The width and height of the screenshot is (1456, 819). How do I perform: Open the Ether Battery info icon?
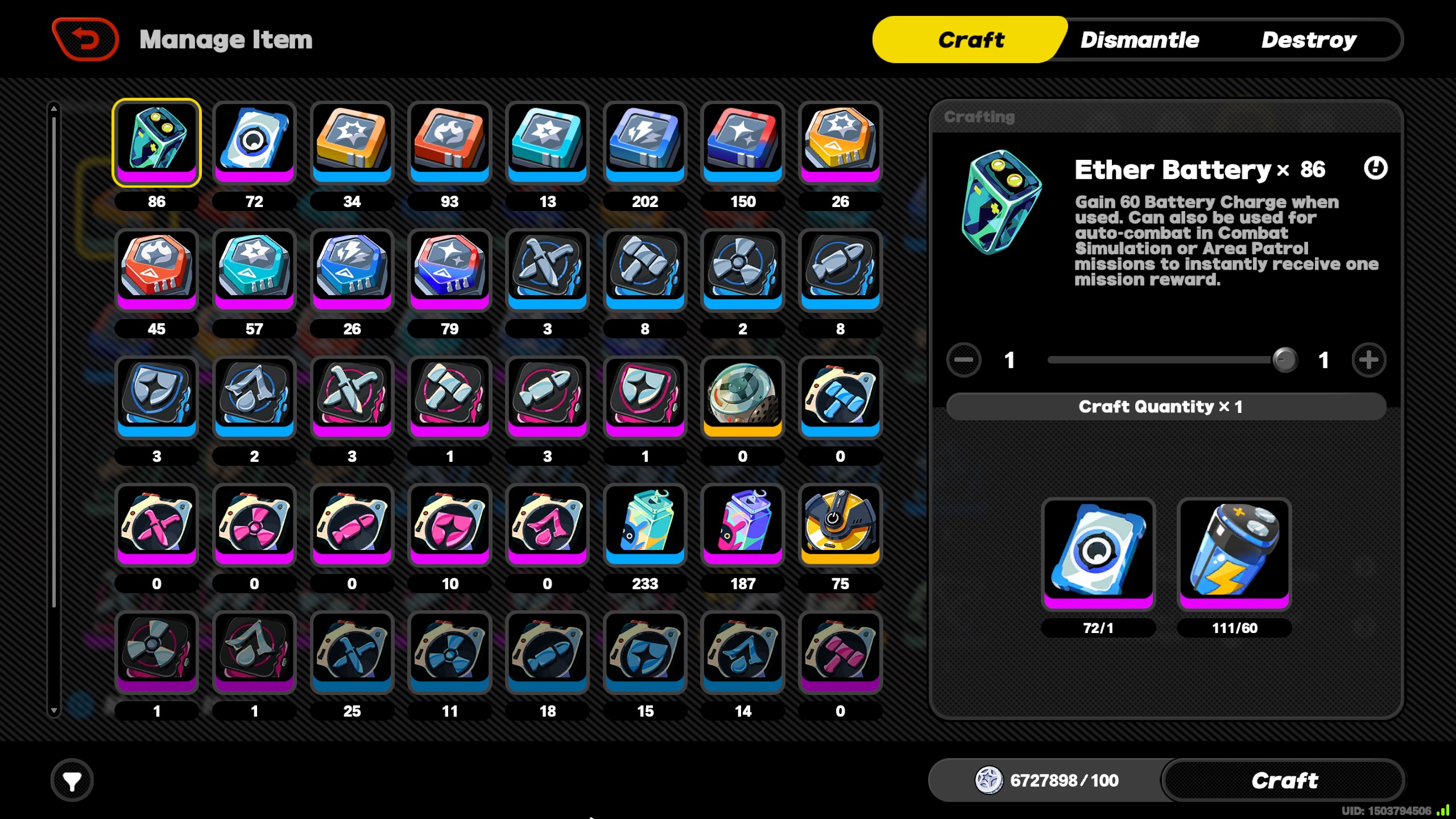tap(1375, 168)
